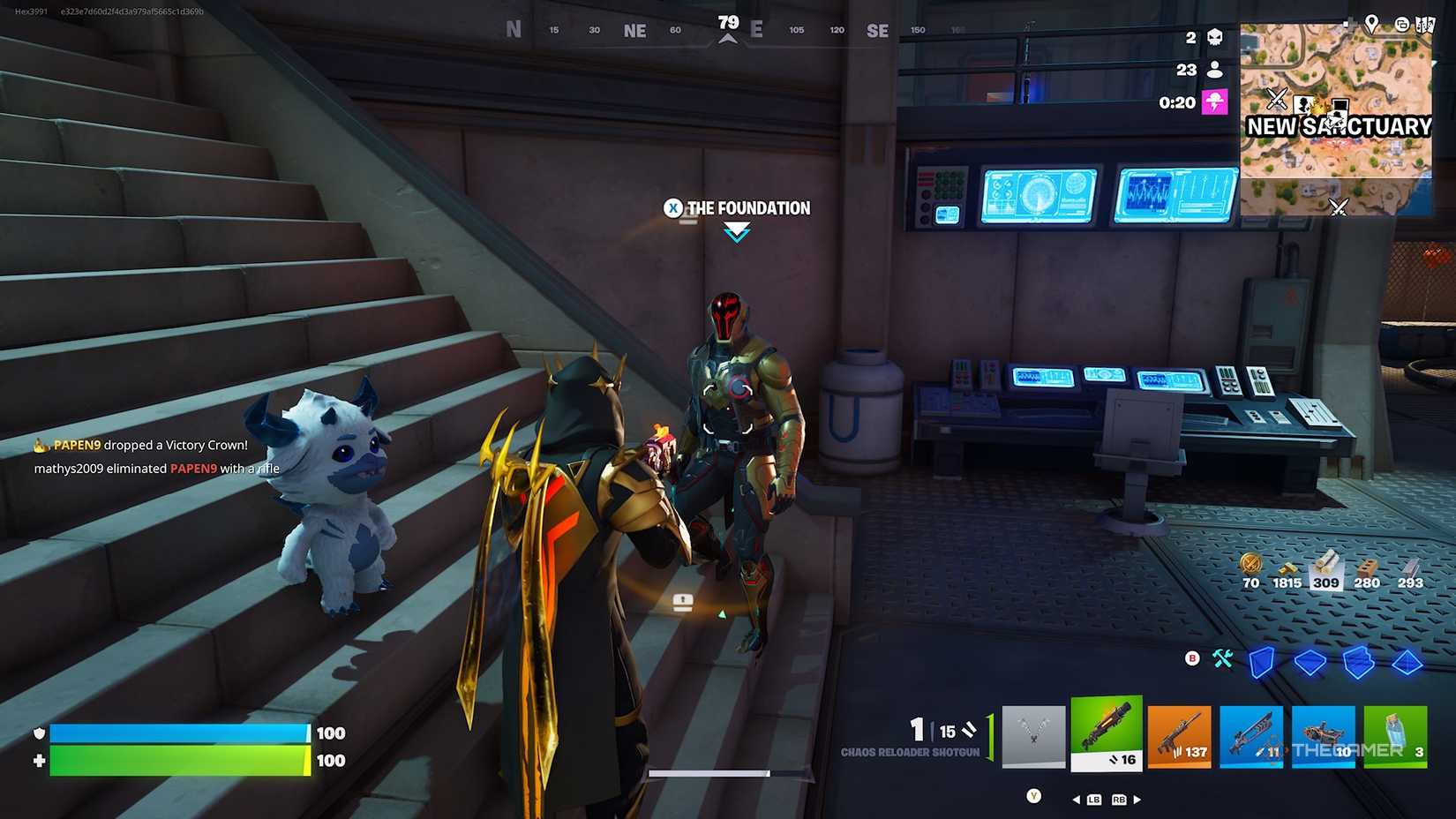Toggle the floor build piece

(1310, 662)
